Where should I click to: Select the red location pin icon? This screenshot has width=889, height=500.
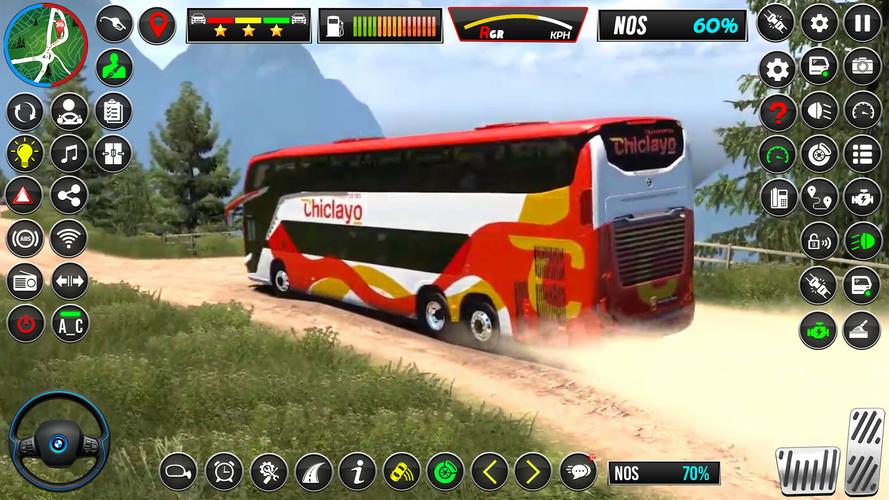tap(156, 24)
